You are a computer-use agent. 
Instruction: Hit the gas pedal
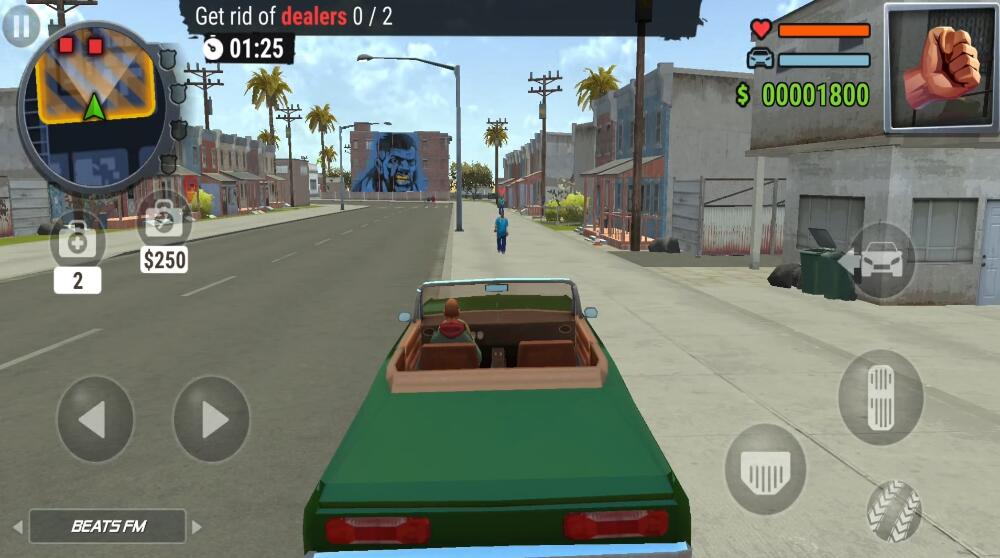pos(881,397)
